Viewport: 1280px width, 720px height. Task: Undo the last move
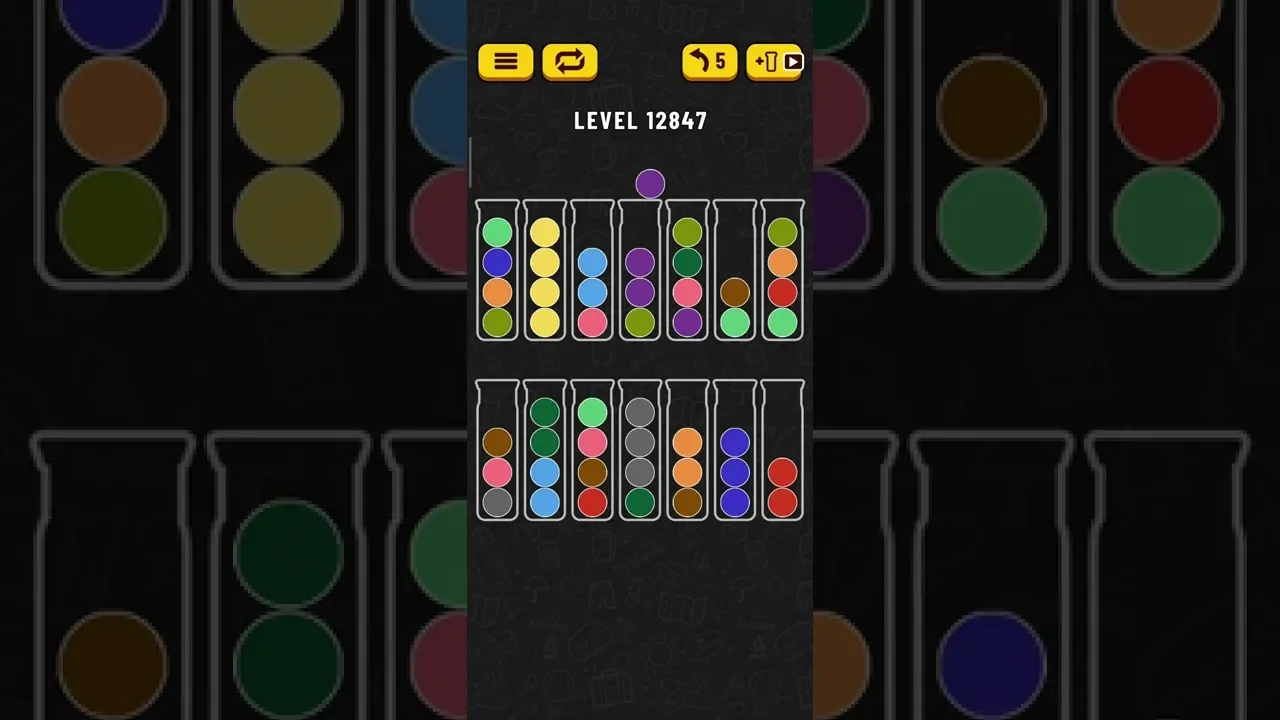(709, 62)
